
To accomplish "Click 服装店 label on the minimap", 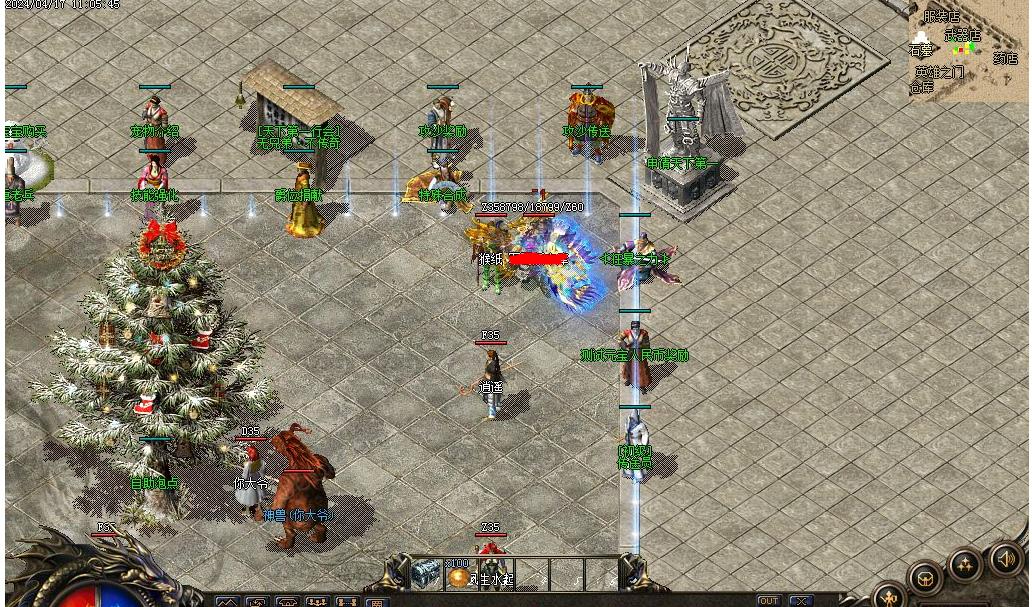I will 940,17.
